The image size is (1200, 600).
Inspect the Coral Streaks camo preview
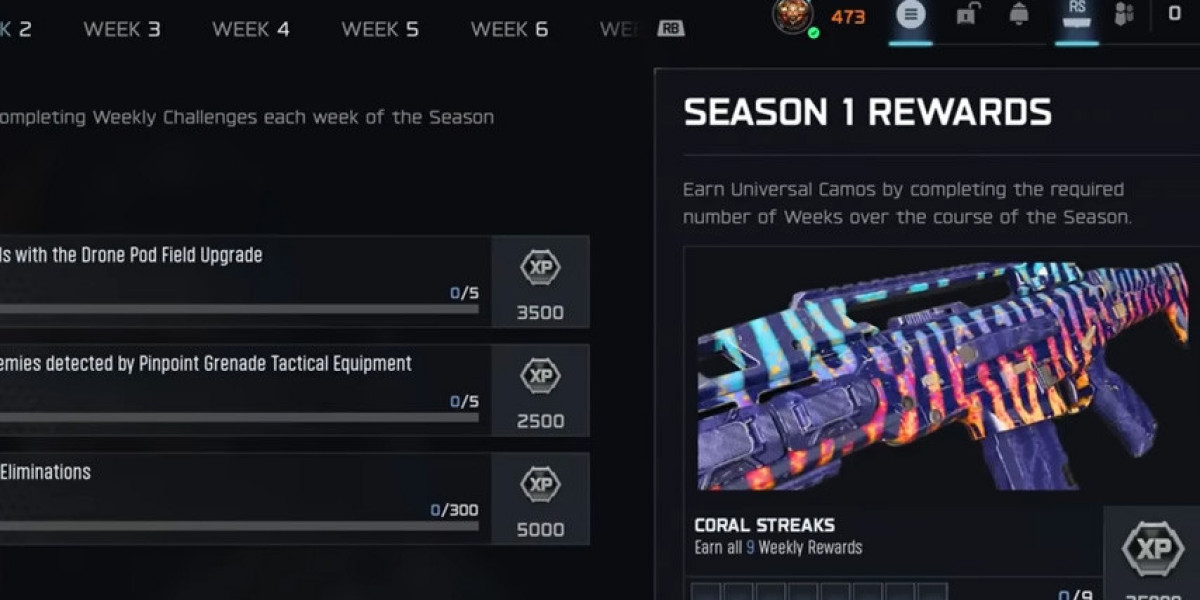pyautogui.click(x=940, y=375)
